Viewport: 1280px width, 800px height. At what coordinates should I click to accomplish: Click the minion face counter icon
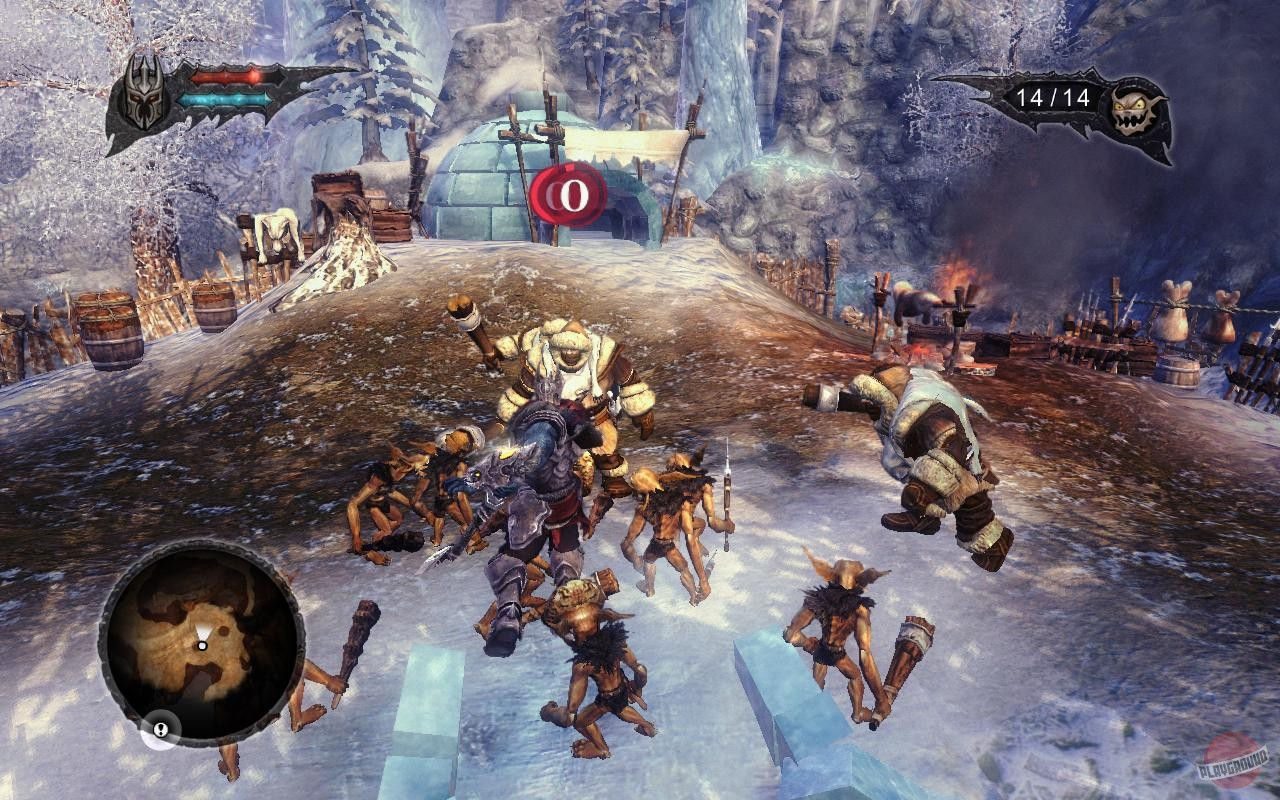coord(1137,108)
